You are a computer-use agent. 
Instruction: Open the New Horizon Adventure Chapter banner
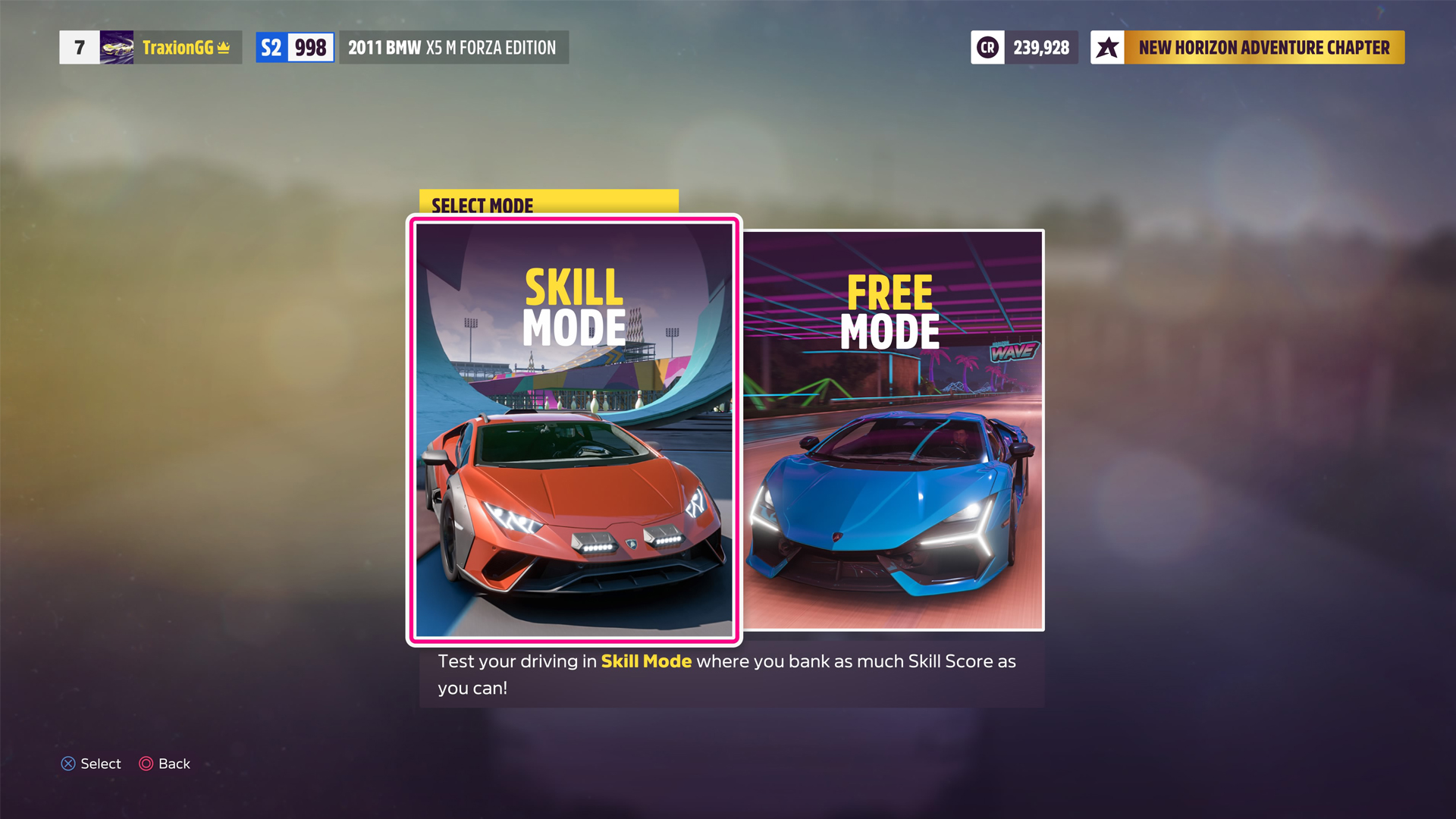click(1263, 47)
